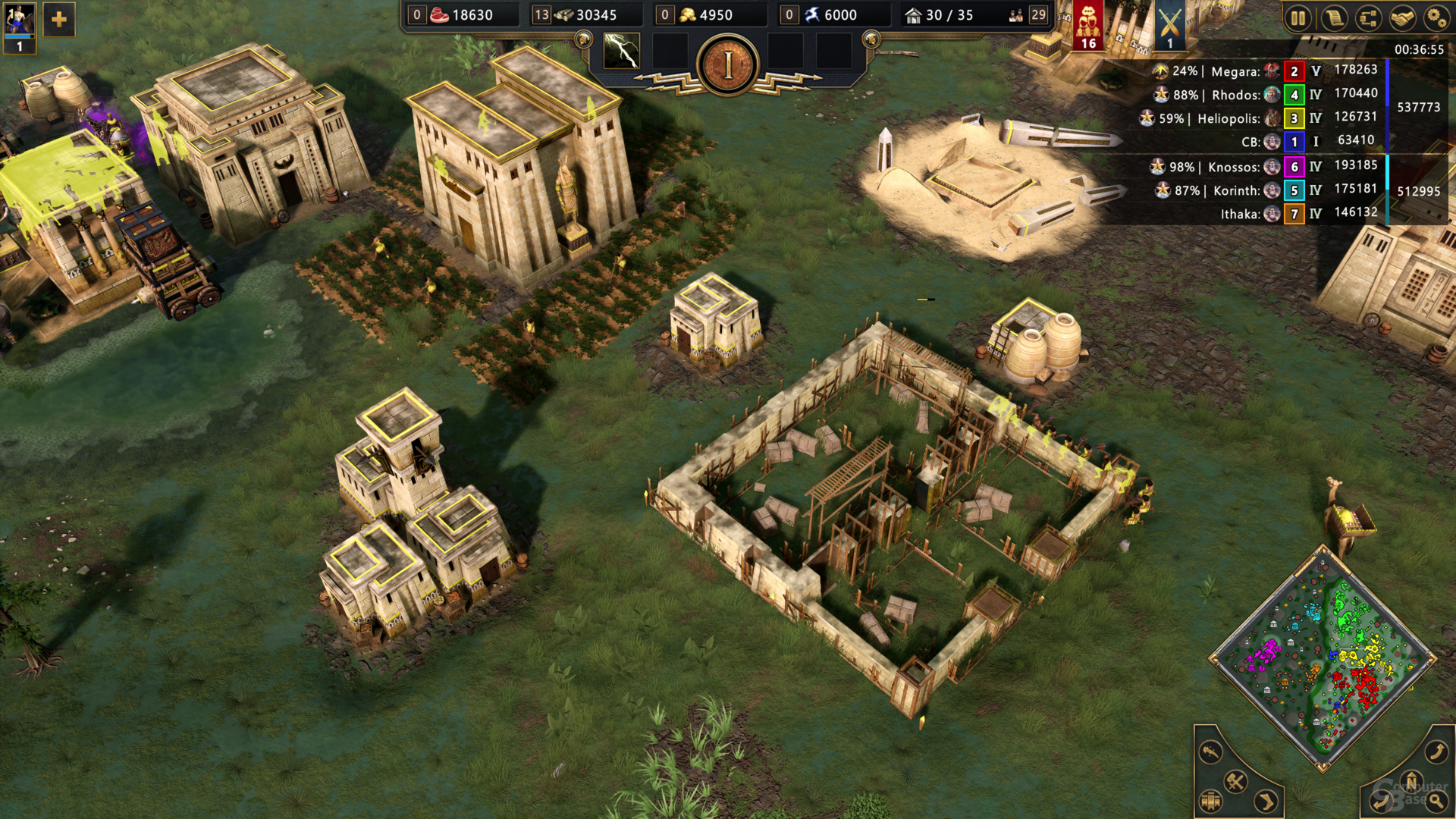1456x819 pixels.
Task: Click the gold plus button beside hero portrait
Action: [x=58, y=20]
